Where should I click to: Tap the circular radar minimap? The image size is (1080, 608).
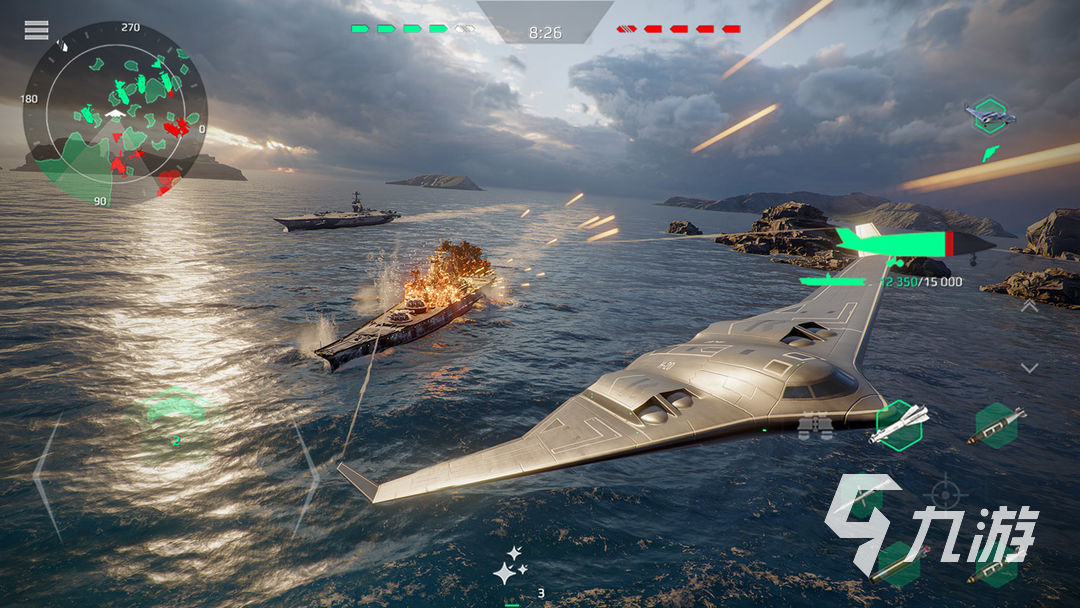coord(114,112)
